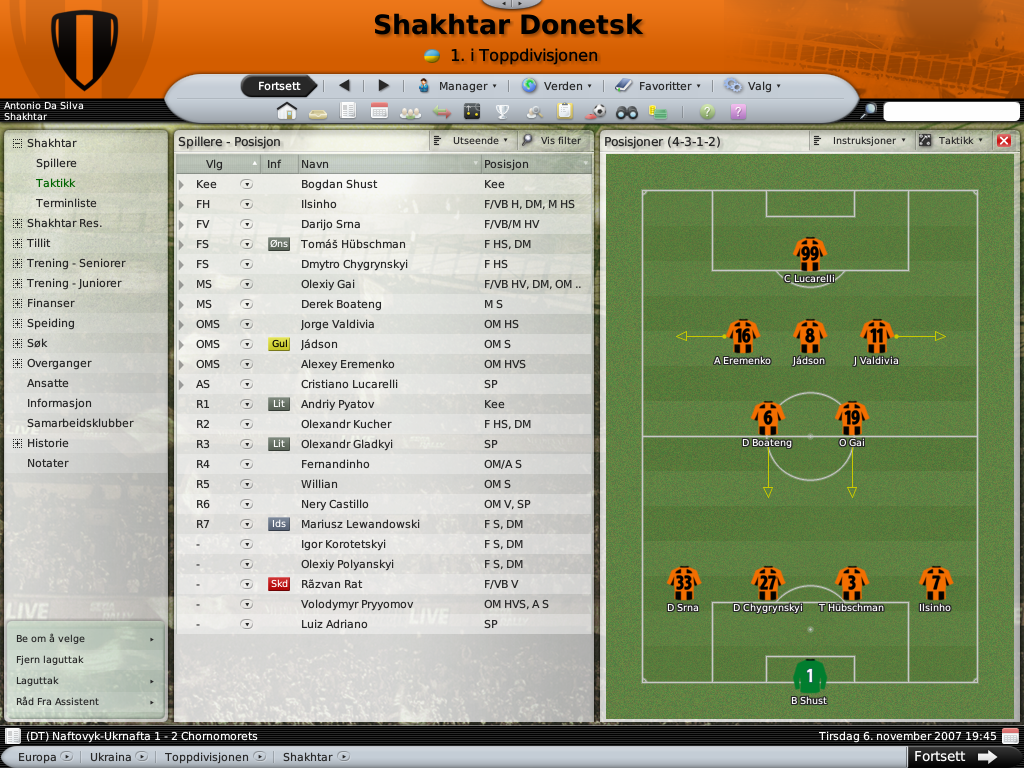Close the tactics panel with the red X

point(1004,141)
